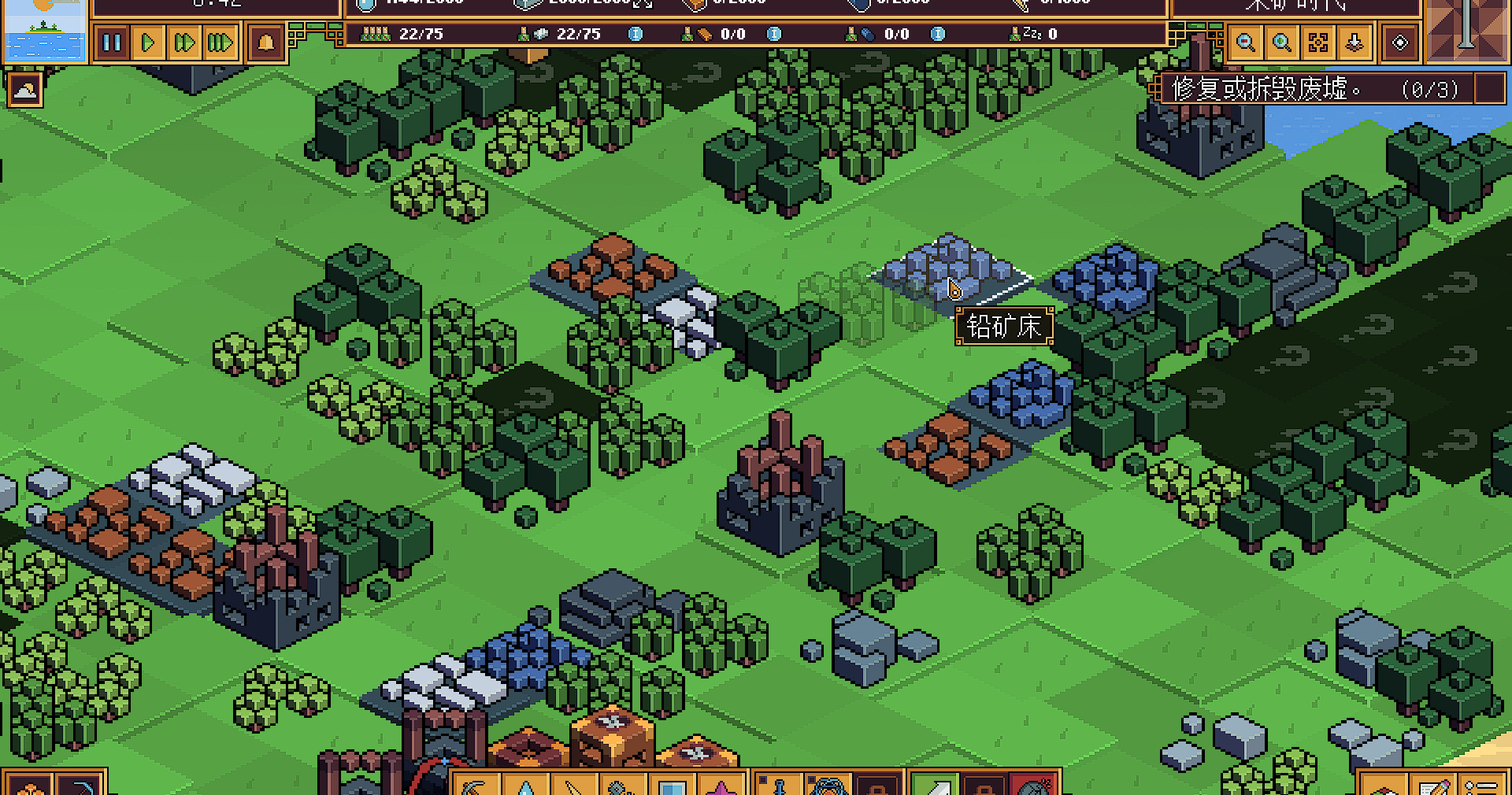
Task: Pause the game speed
Action: [x=112, y=42]
